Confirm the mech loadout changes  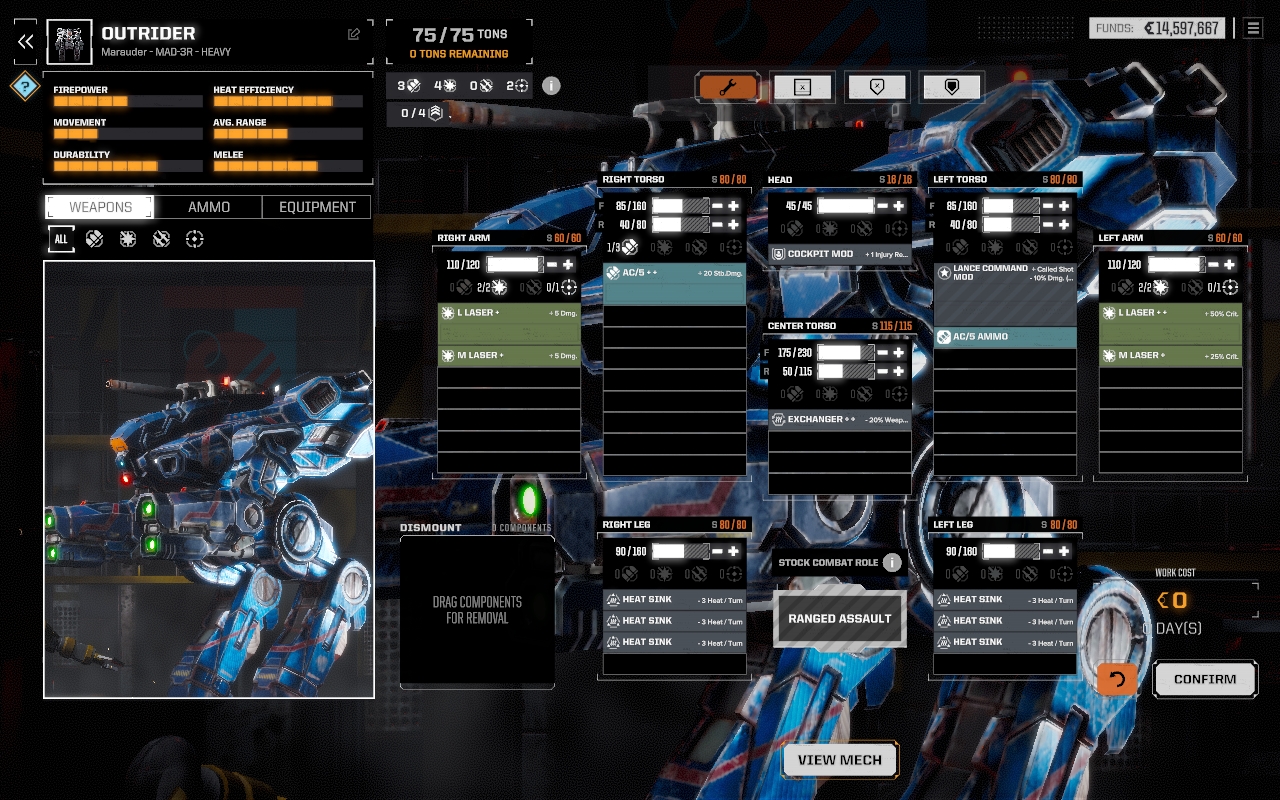tap(1204, 679)
